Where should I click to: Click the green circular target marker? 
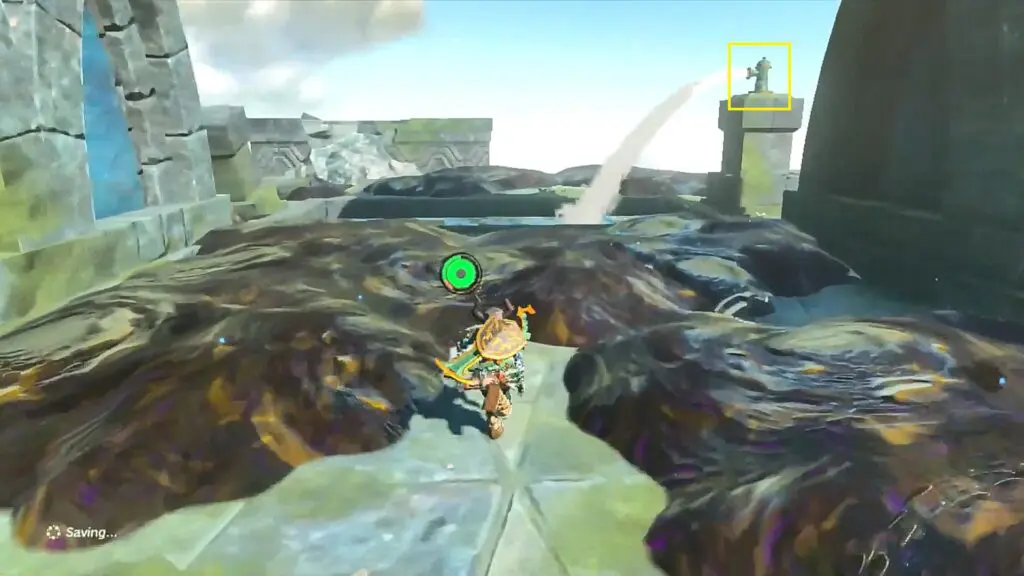(460, 271)
